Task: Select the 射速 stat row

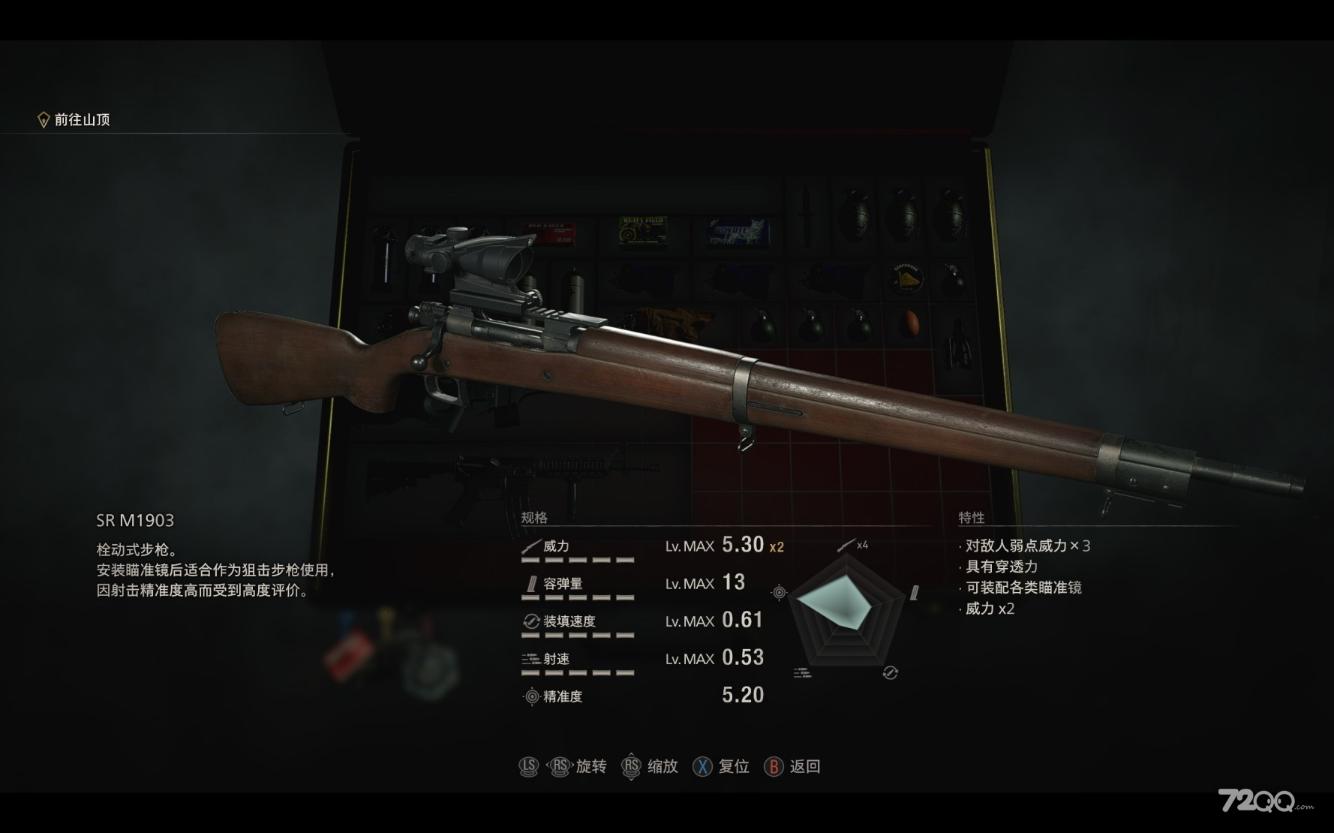Action: tap(640, 658)
